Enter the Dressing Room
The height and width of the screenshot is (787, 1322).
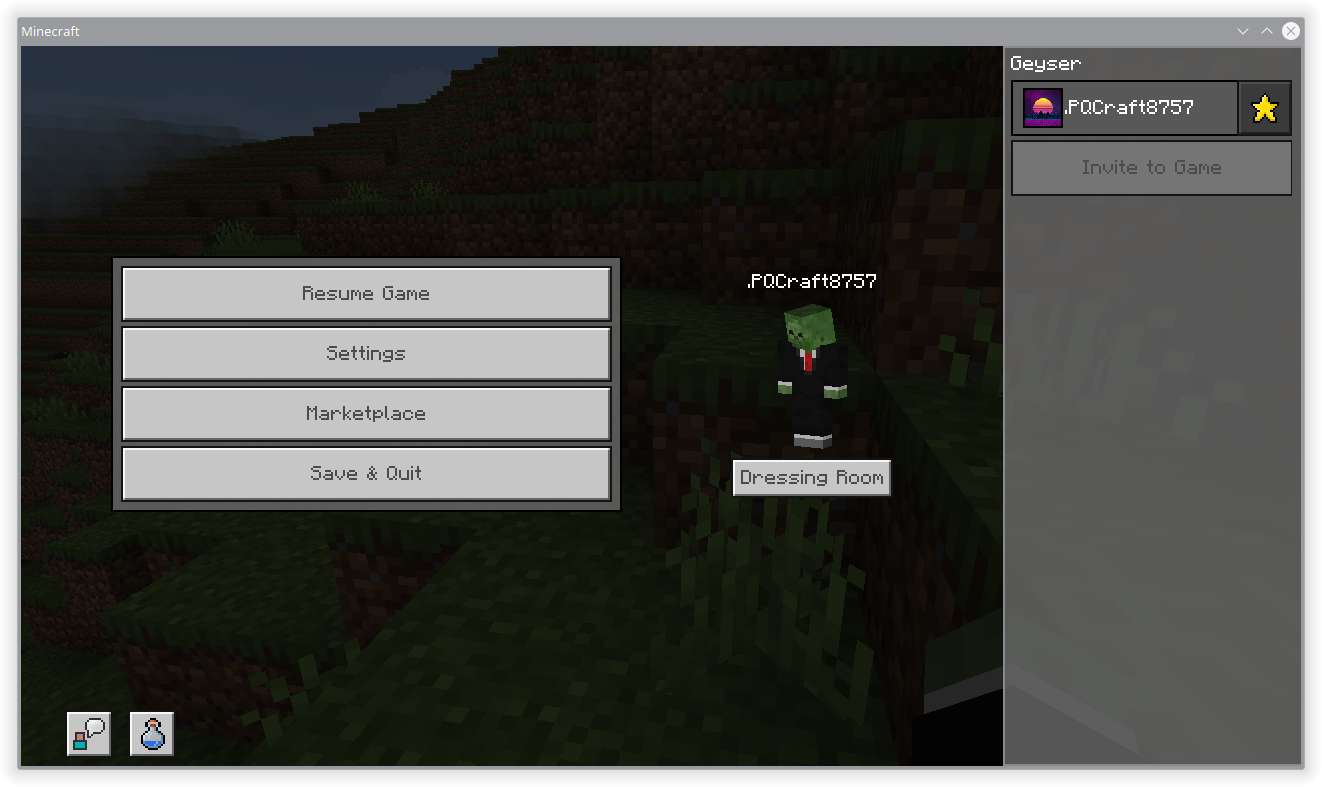point(811,477)
